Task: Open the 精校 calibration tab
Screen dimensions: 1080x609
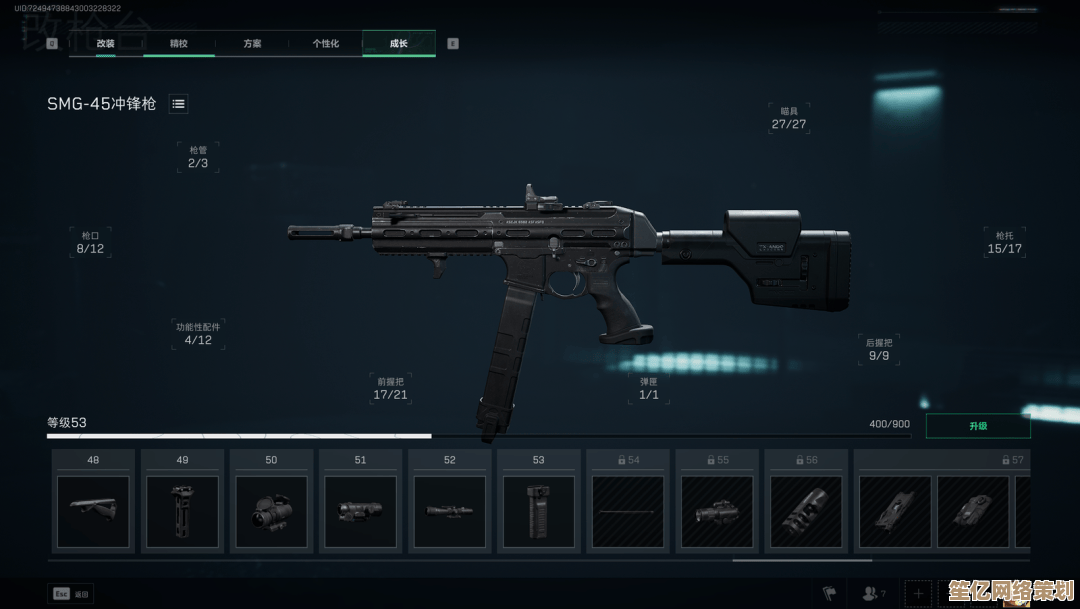Action: point(178,43)
